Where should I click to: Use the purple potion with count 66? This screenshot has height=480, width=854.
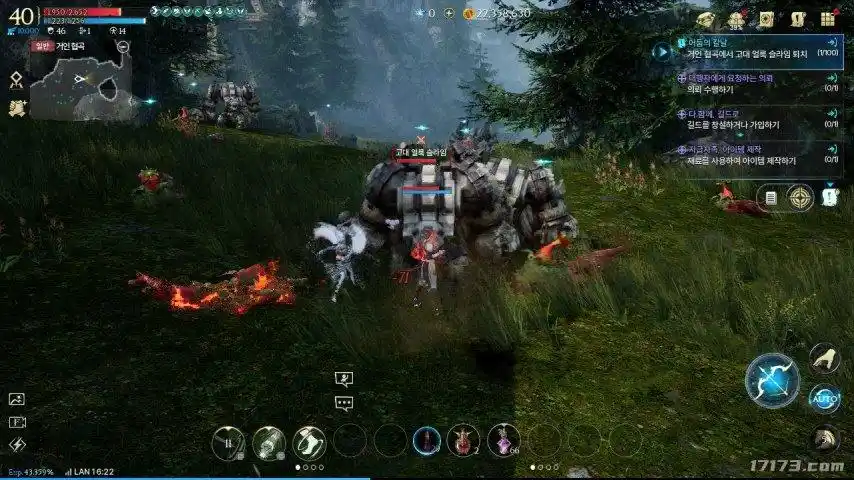tap(502, 440)
